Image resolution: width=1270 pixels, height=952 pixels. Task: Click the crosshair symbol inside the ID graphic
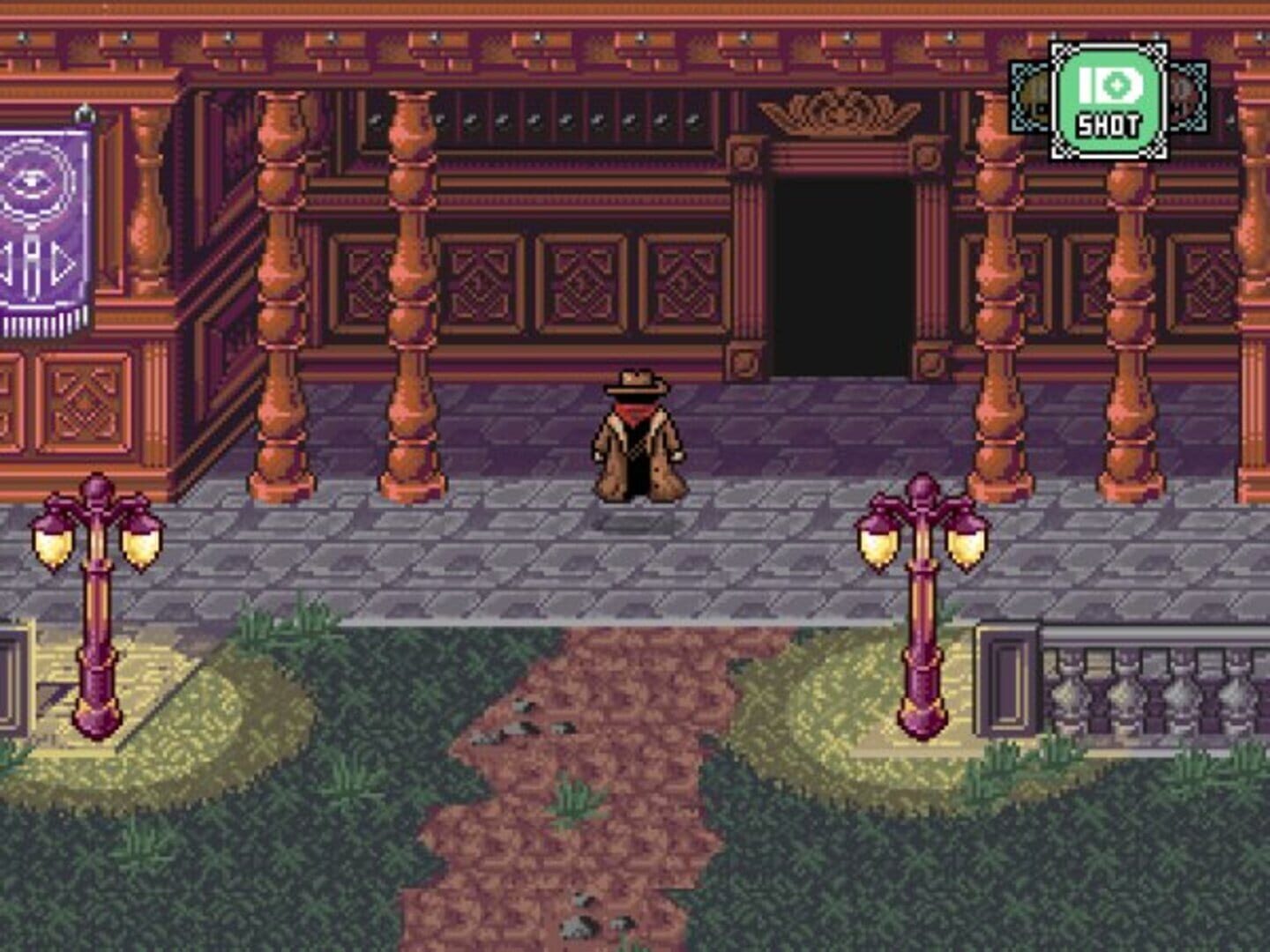[1117, 86]
